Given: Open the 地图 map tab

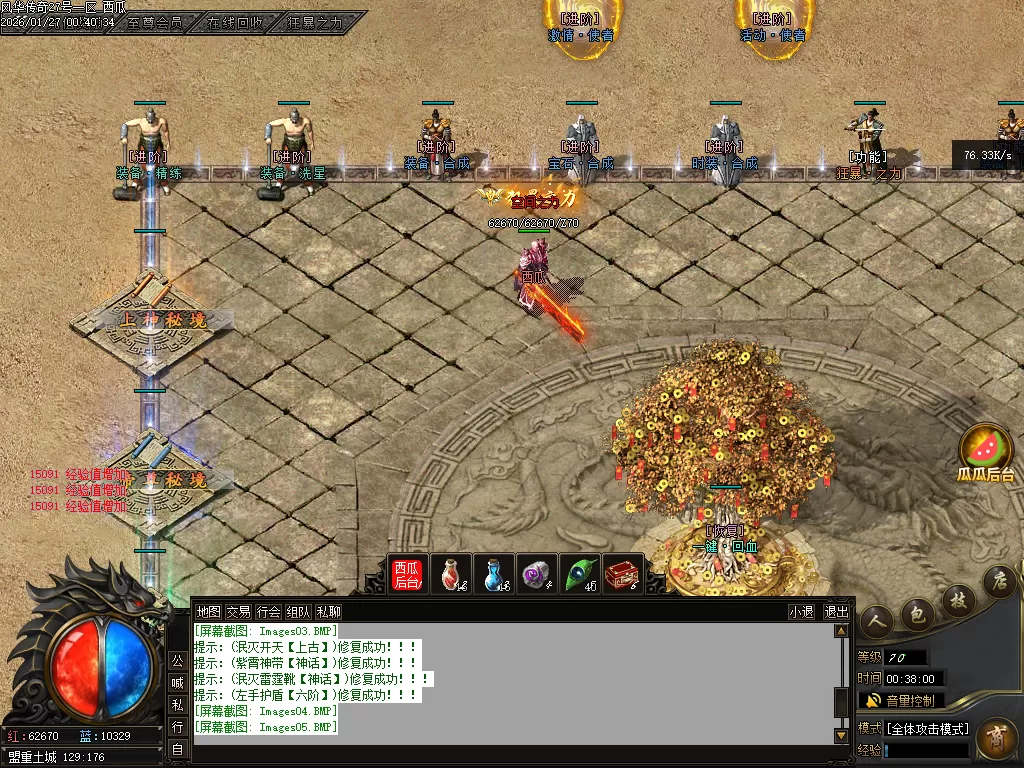Looking at the screenshot, I should 208,612.
